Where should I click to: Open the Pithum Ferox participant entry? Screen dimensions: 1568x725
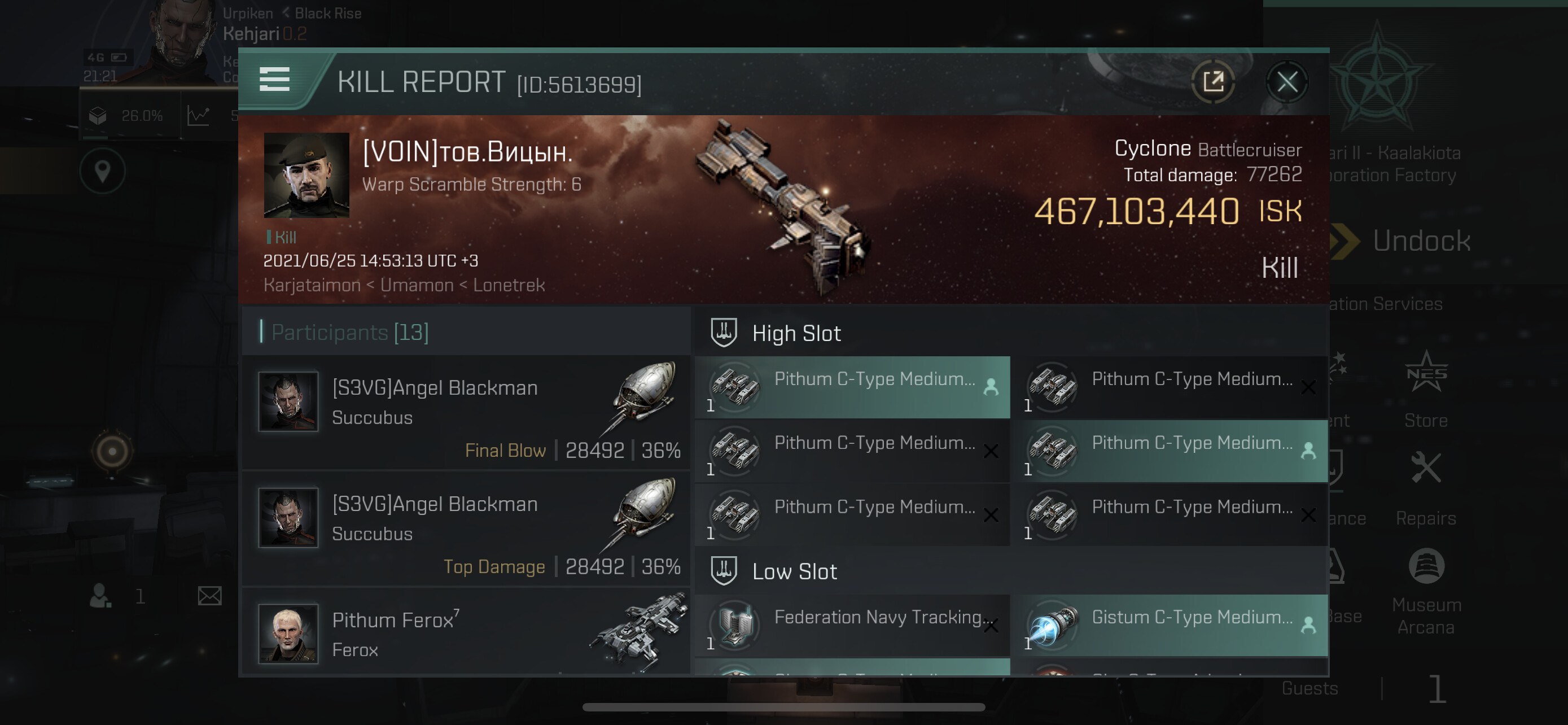[x=466, y=633]
